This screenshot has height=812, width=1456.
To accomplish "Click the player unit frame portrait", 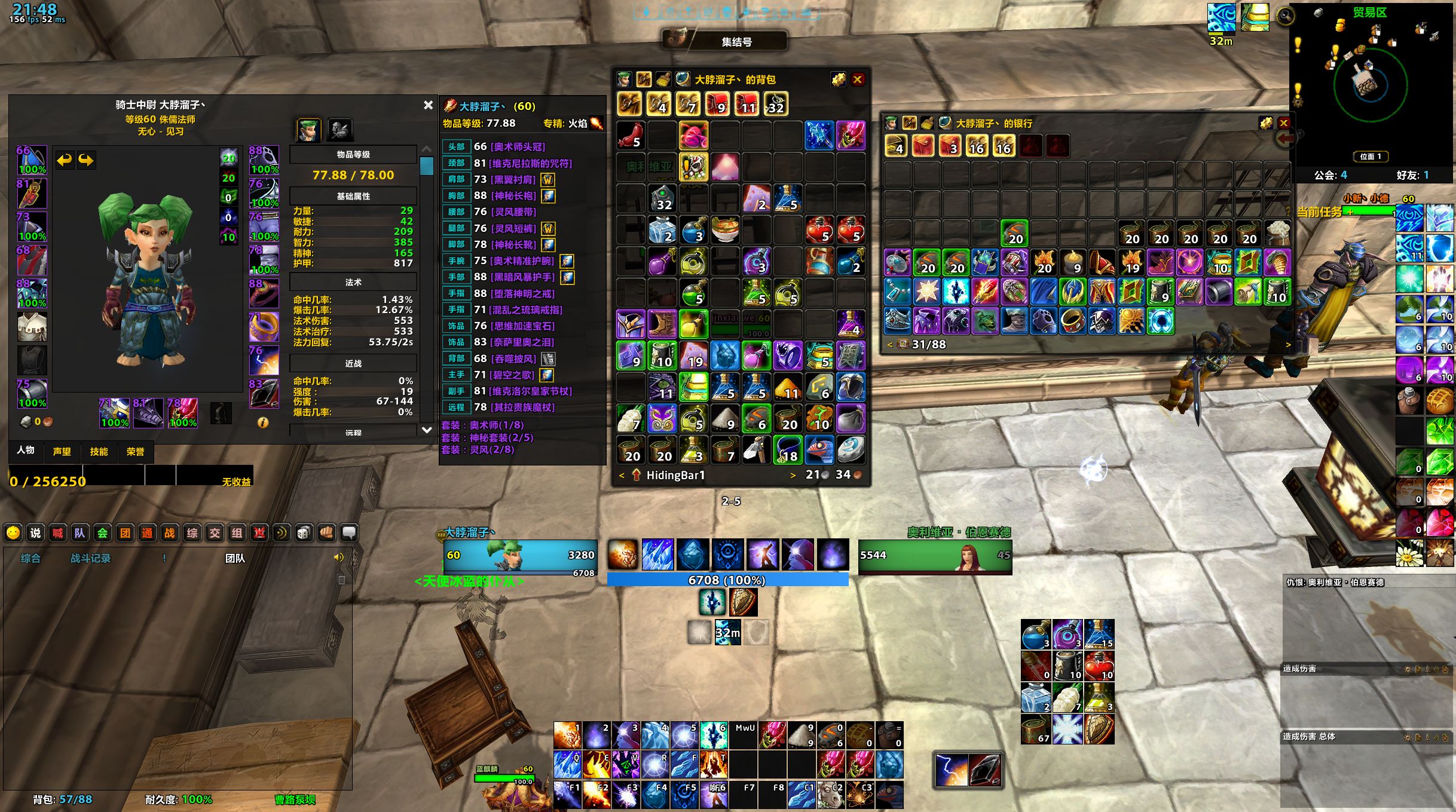I will pos(504,556).
